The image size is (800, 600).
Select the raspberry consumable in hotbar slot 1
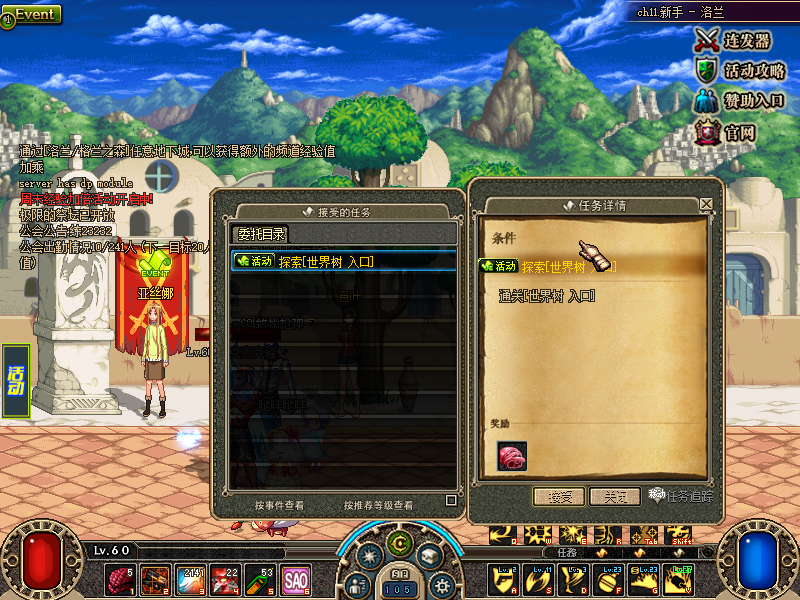122,579
